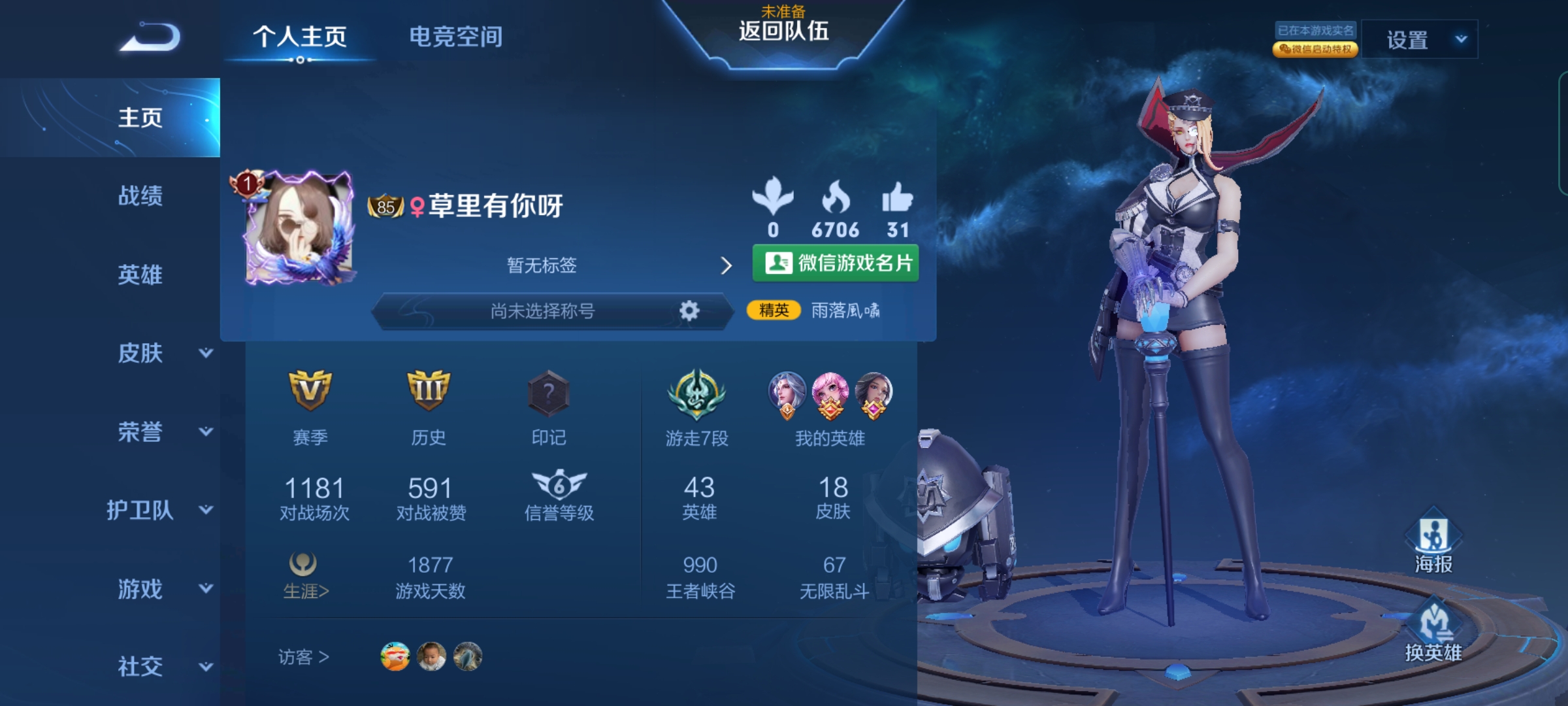This screenshot has height=706, width=1568.
Task: Open the 微信游戏名片 card
Action: [836, 263]
